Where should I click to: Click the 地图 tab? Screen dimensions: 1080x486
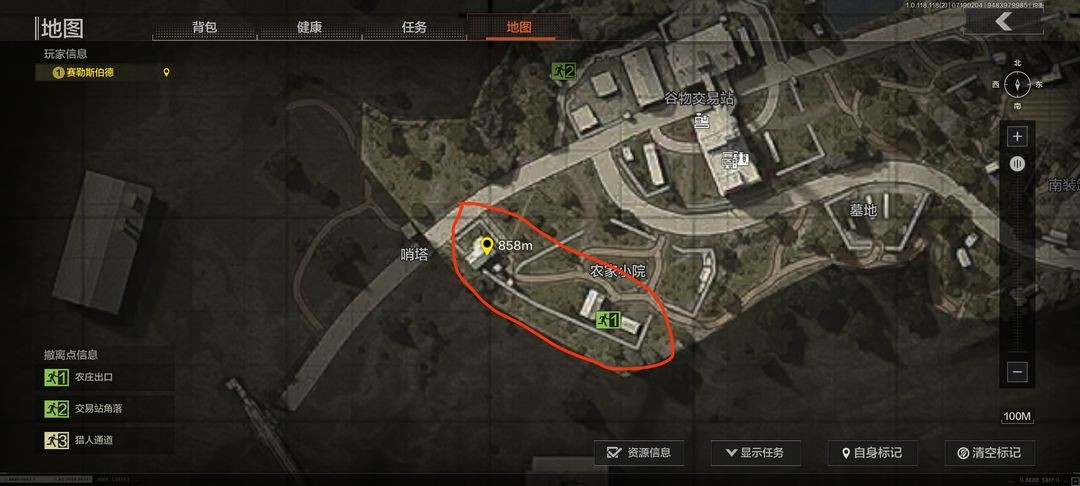point(519,27)
